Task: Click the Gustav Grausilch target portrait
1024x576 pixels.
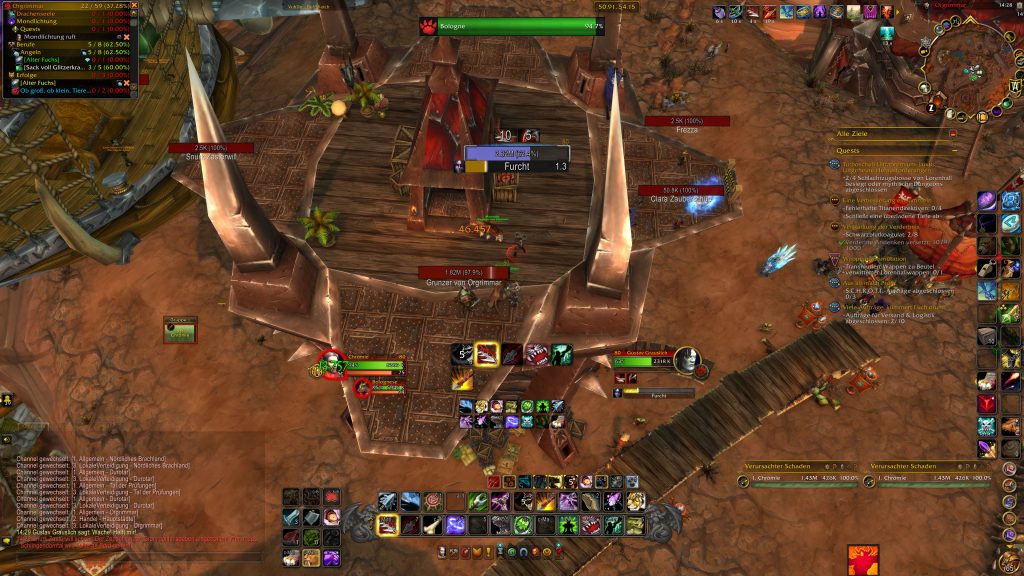Action: point(685,360)
